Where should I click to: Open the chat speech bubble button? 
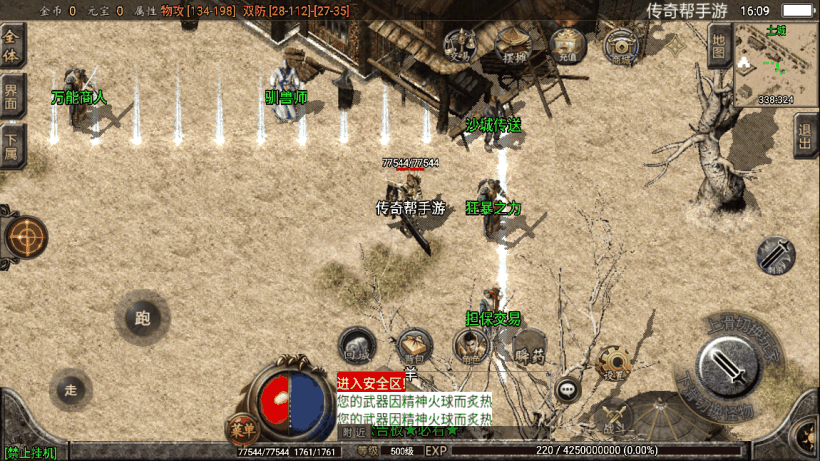coord(568,389)
